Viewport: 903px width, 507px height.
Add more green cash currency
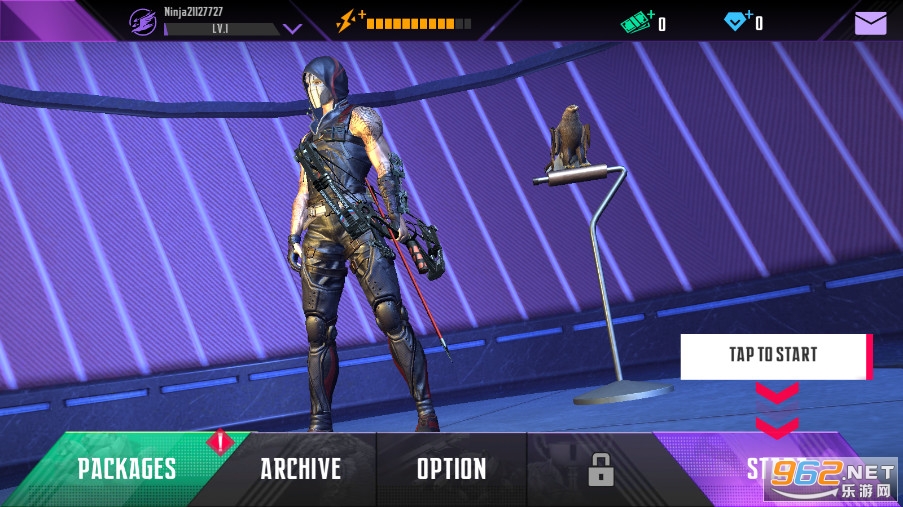coord(636,21)
